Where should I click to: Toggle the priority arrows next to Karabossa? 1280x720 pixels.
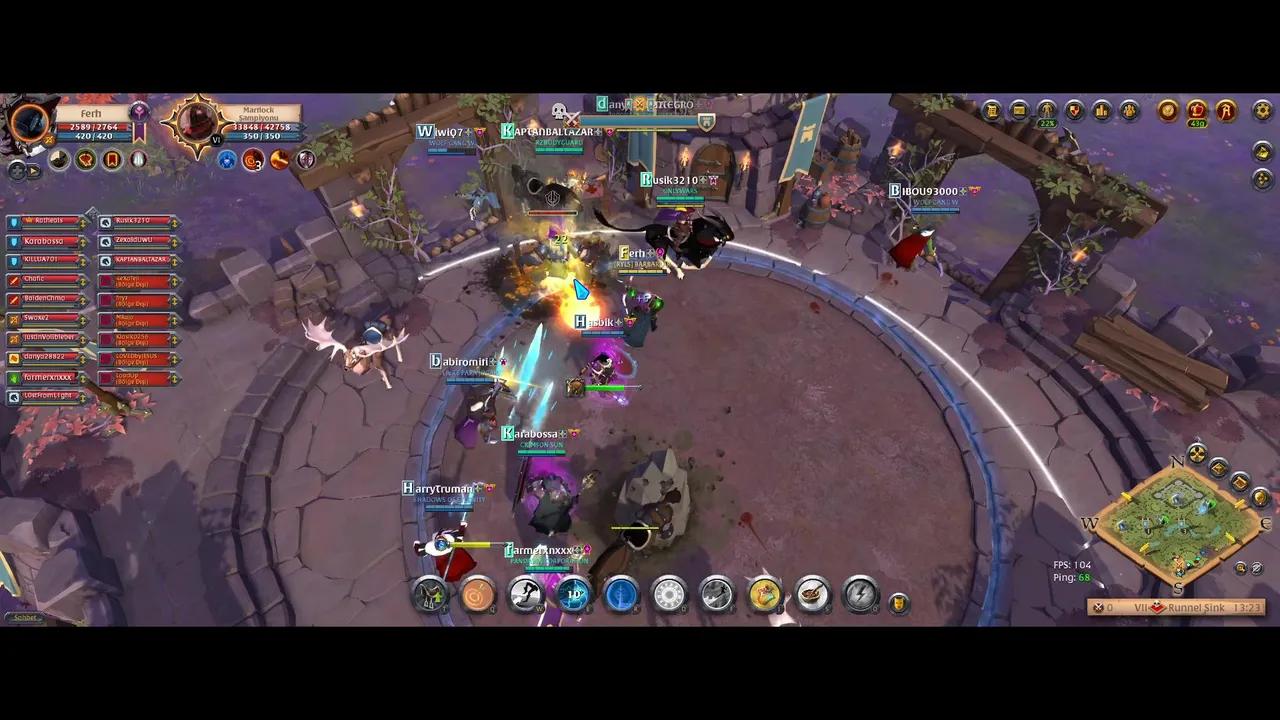tap(81, 243)
